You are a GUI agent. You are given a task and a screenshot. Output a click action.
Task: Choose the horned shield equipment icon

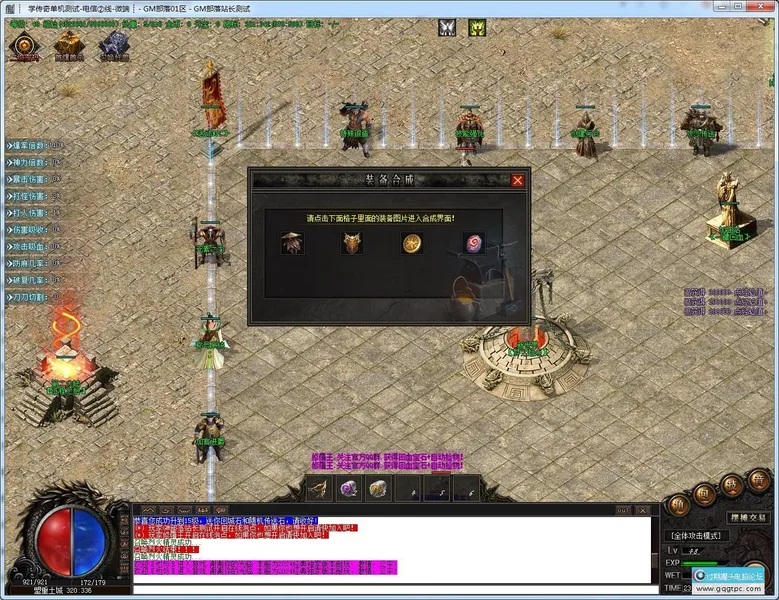[x=351, y=243]
